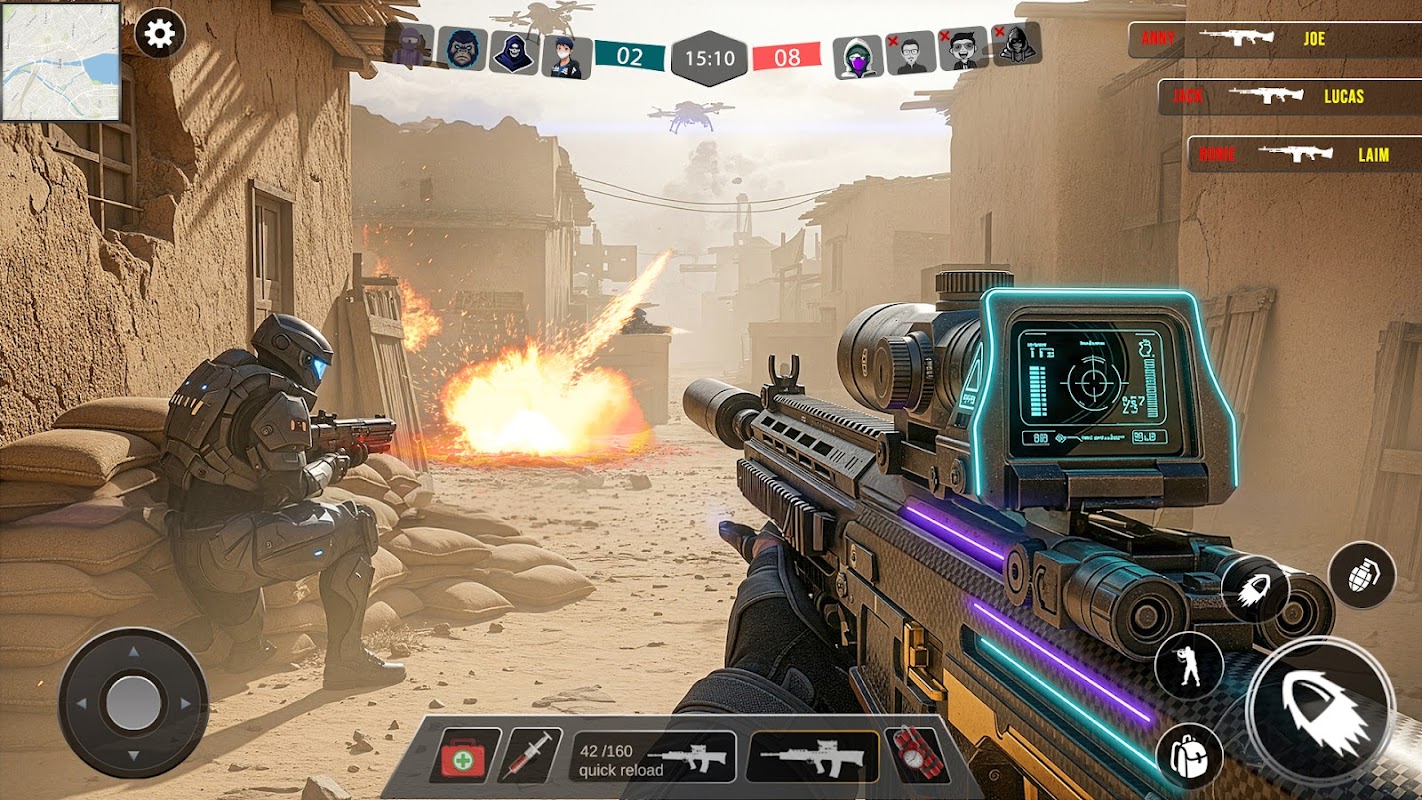Select the dynamite time bomb

(x=916, y=756)
